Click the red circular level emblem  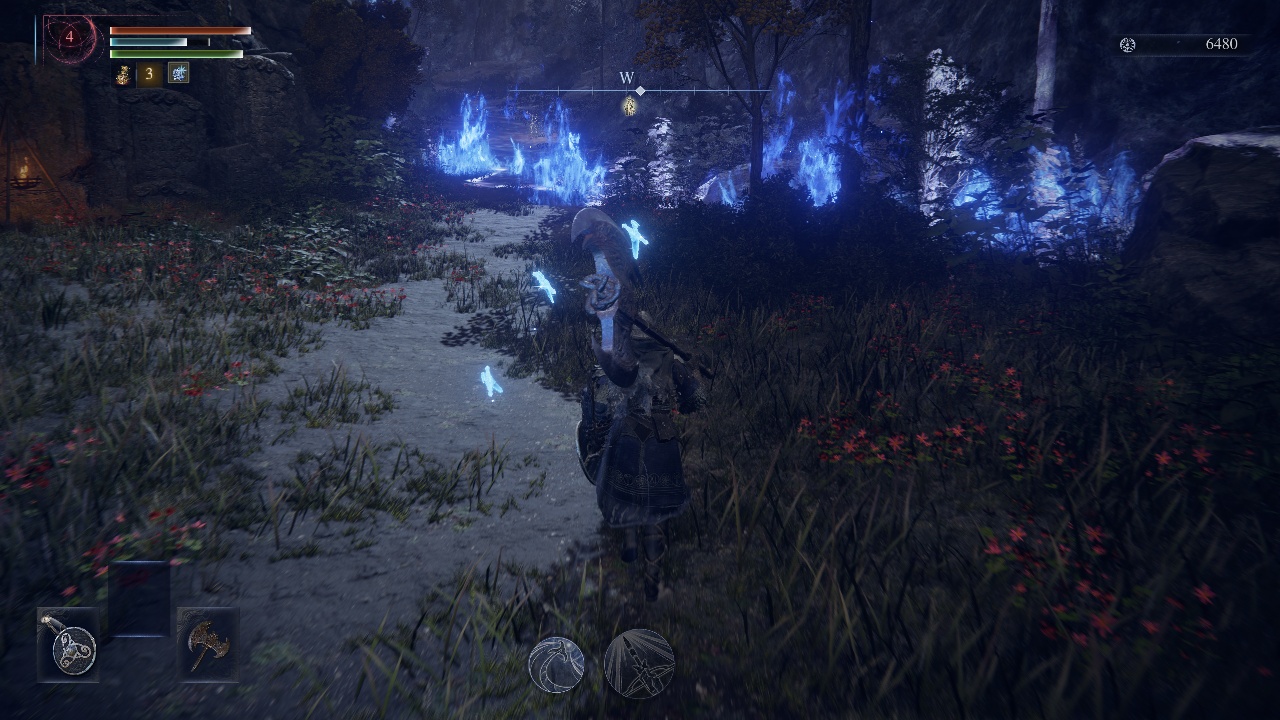click(70, 39)
